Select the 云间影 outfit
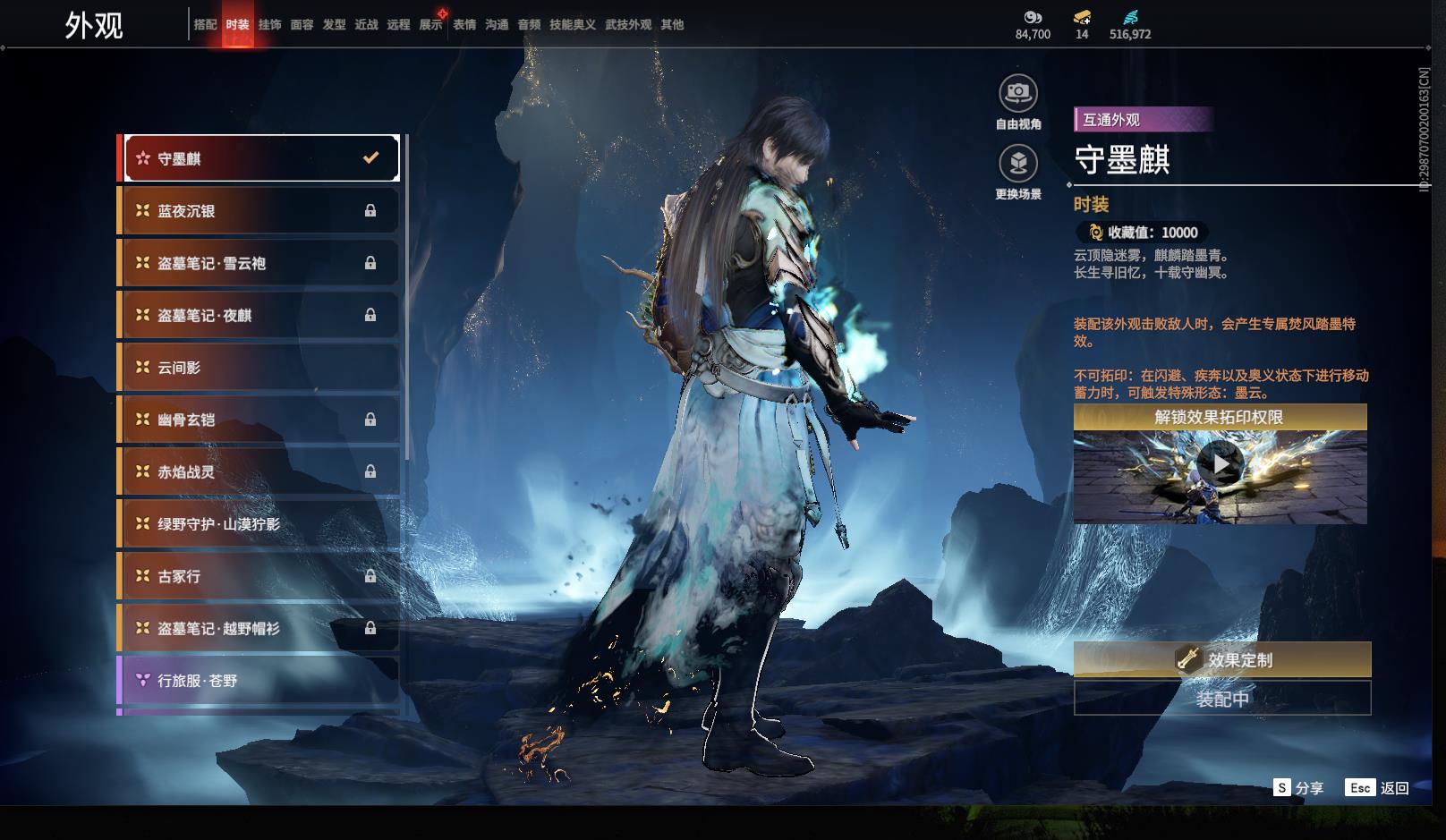The height and width of the screenshot is (840, 1446). (259, 368)
